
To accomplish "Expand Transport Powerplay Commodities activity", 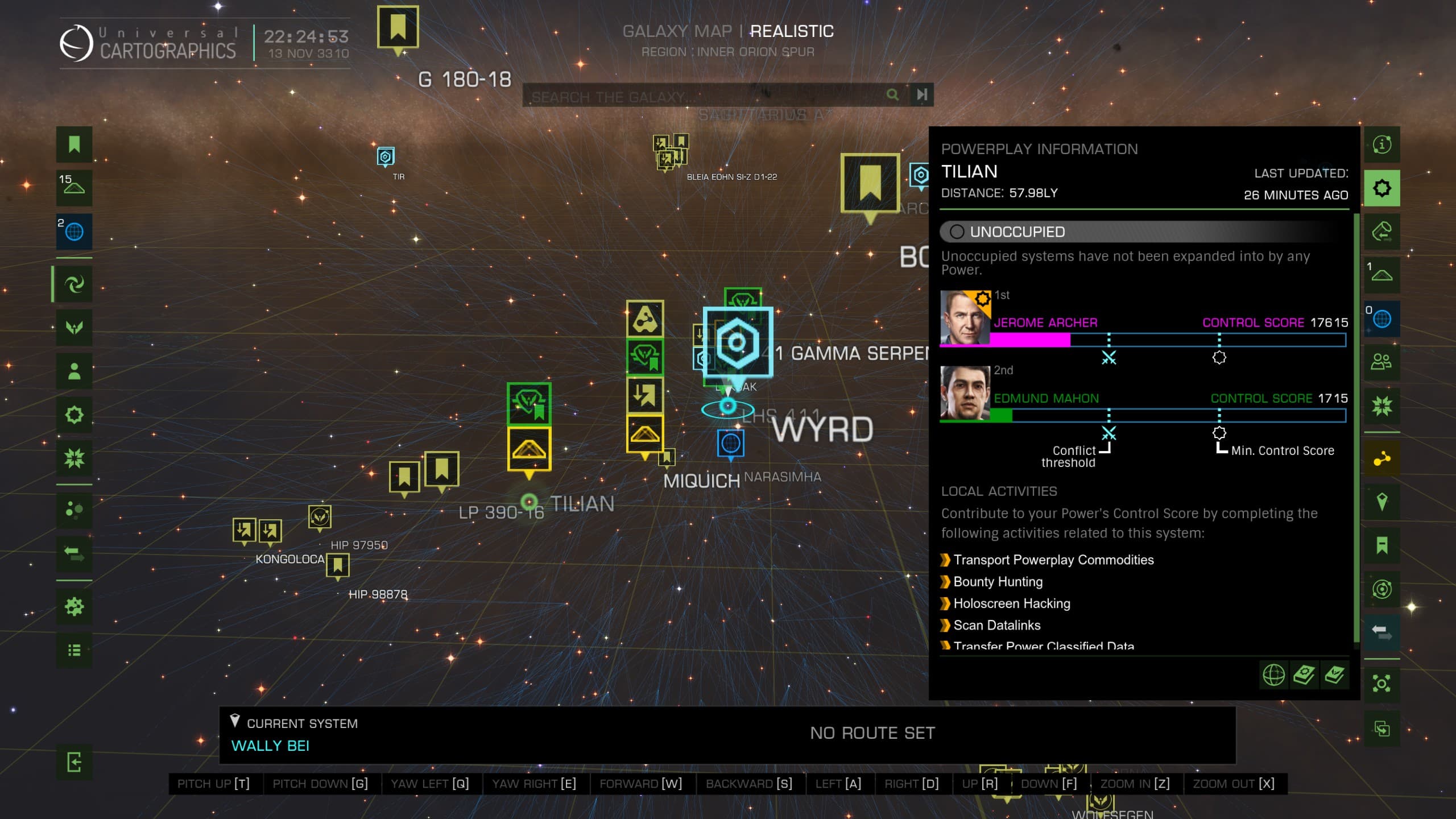I will point(1053,560).
